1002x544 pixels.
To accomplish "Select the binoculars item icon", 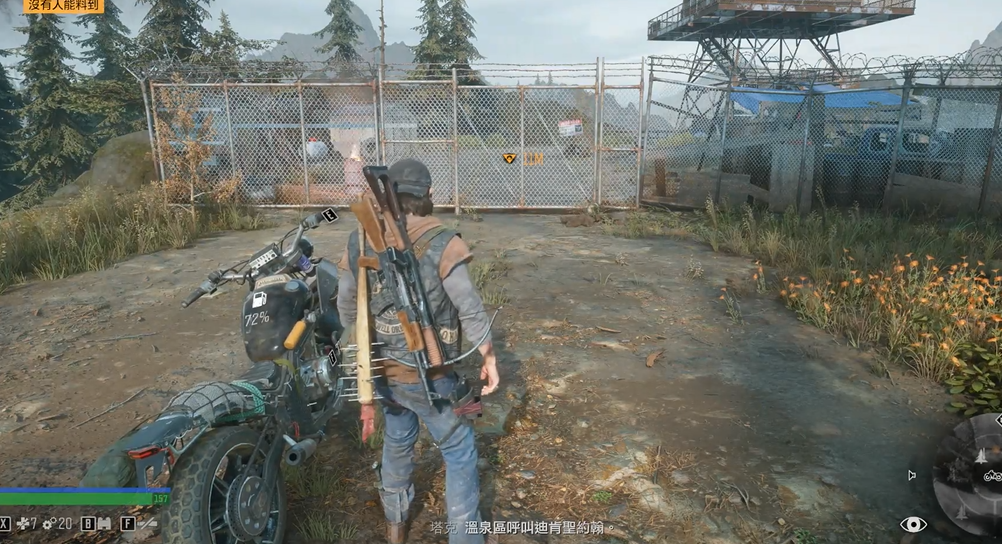I will pos(104,523).
